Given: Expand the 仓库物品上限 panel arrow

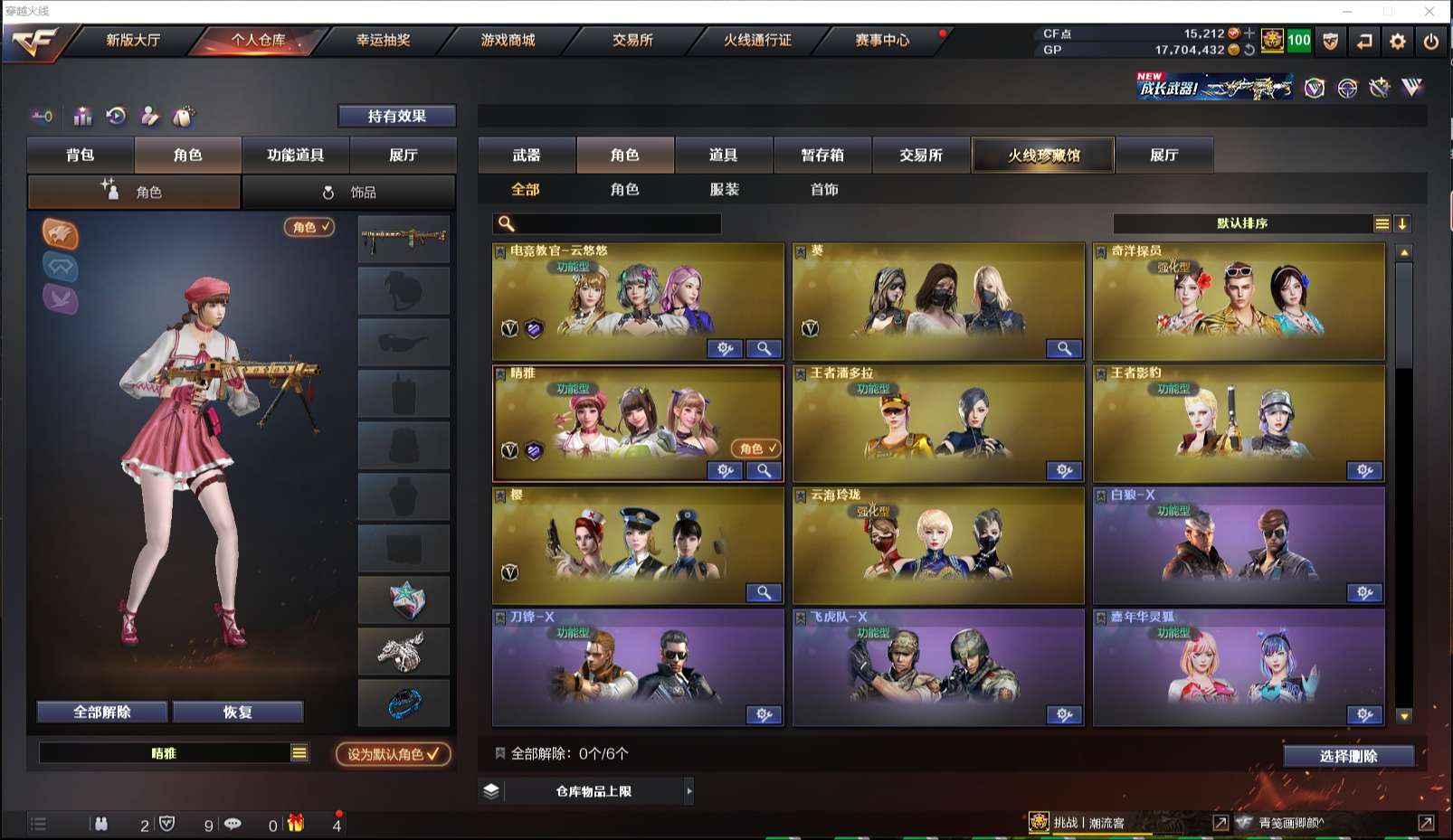Looking at the screenshot, I should click(x=690, y=790).
